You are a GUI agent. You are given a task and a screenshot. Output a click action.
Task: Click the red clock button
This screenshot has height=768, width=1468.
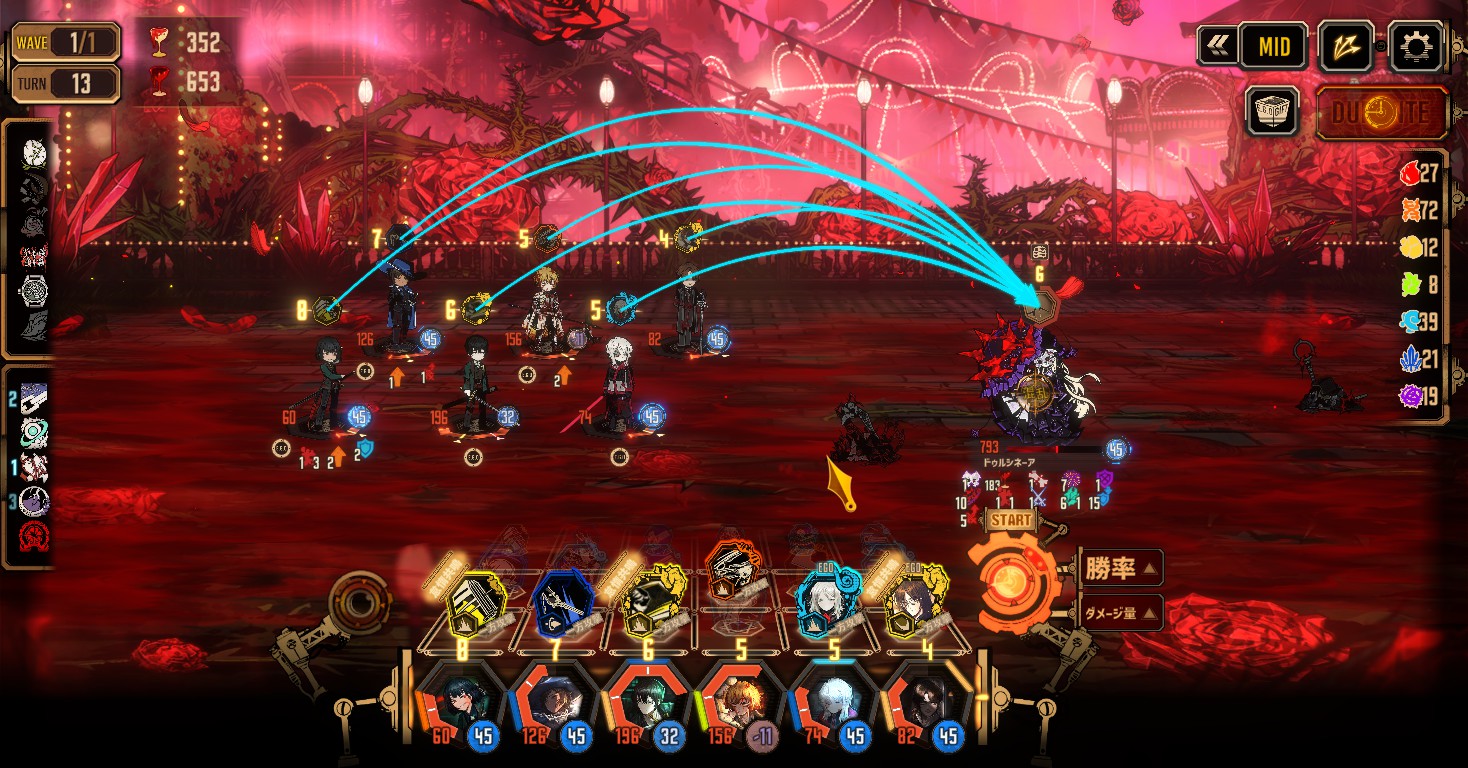pyautogui.click(x=1381, y=112)
